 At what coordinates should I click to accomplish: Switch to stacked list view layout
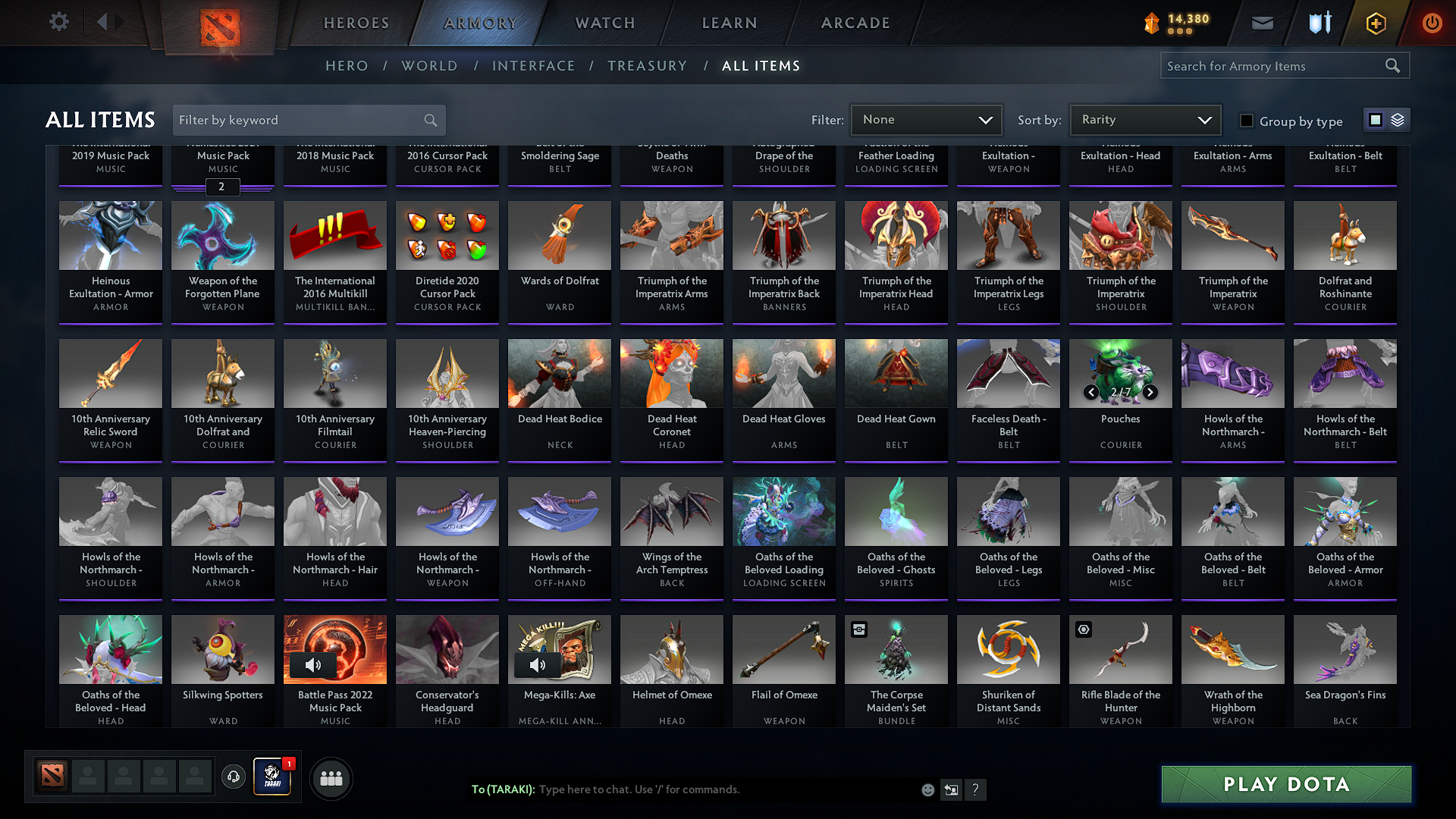coord(1398,119)
